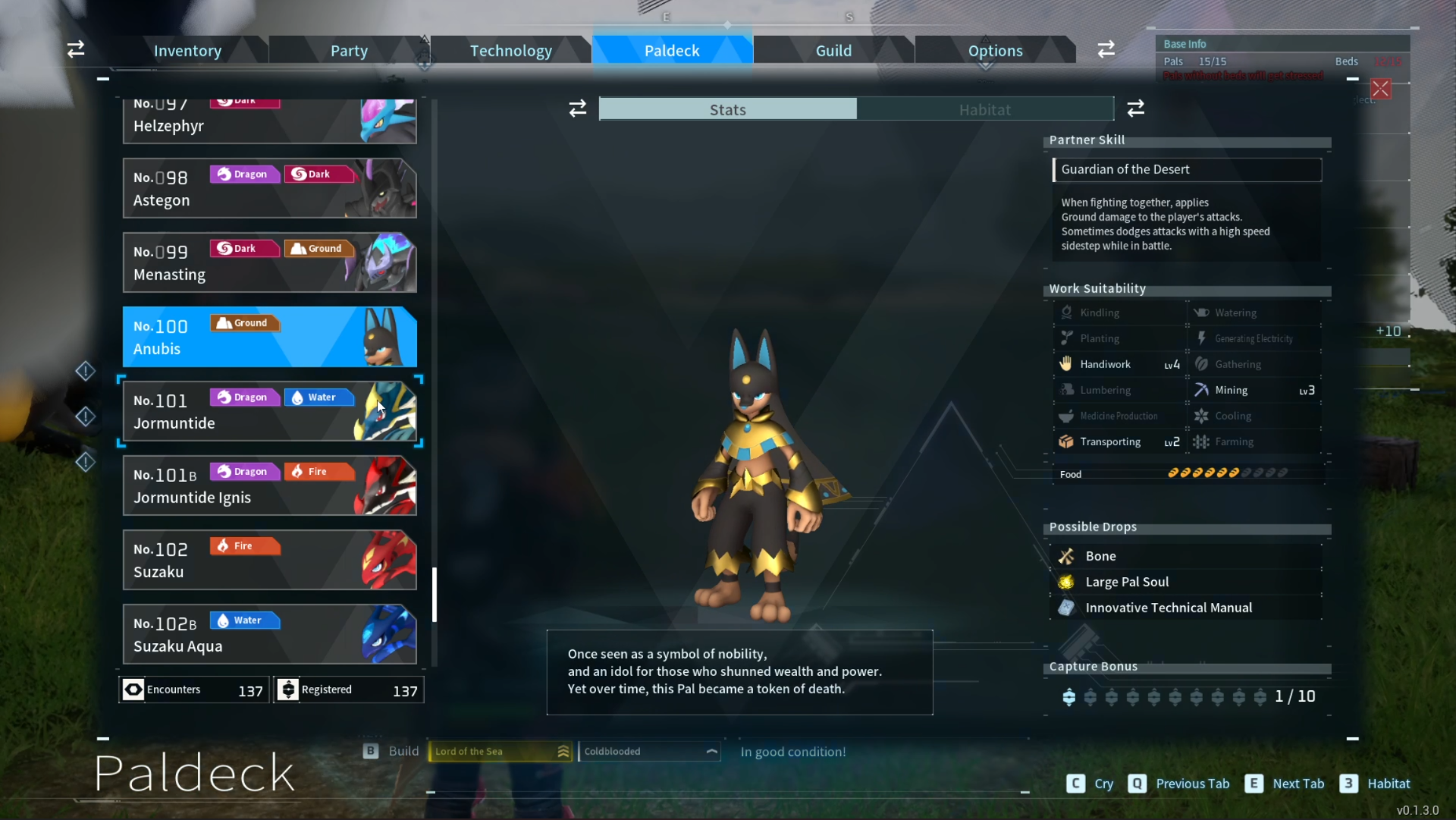Open the Lord of the Sea skill dropdown
This screenshot has height=820, width=1456.
coord(499,751)
